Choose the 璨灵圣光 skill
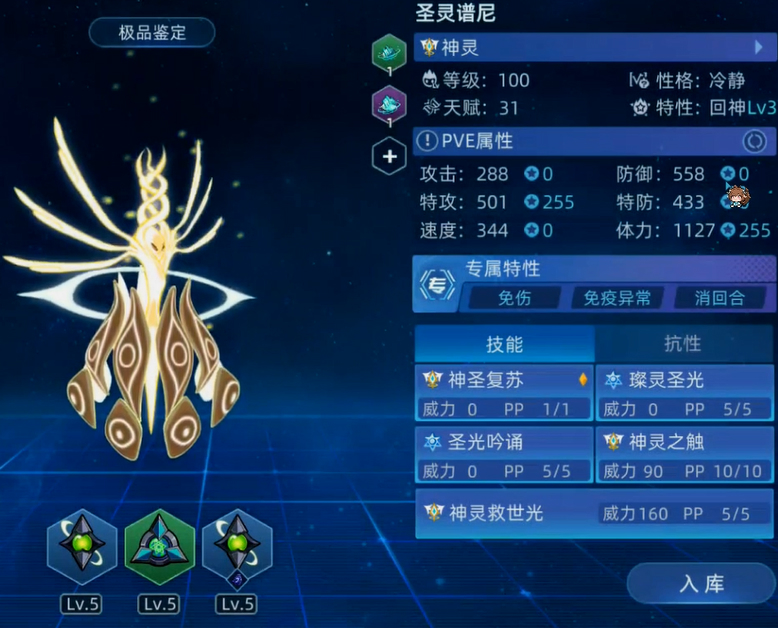The height and width of the screenshot is (628, 778). point(685,394)
